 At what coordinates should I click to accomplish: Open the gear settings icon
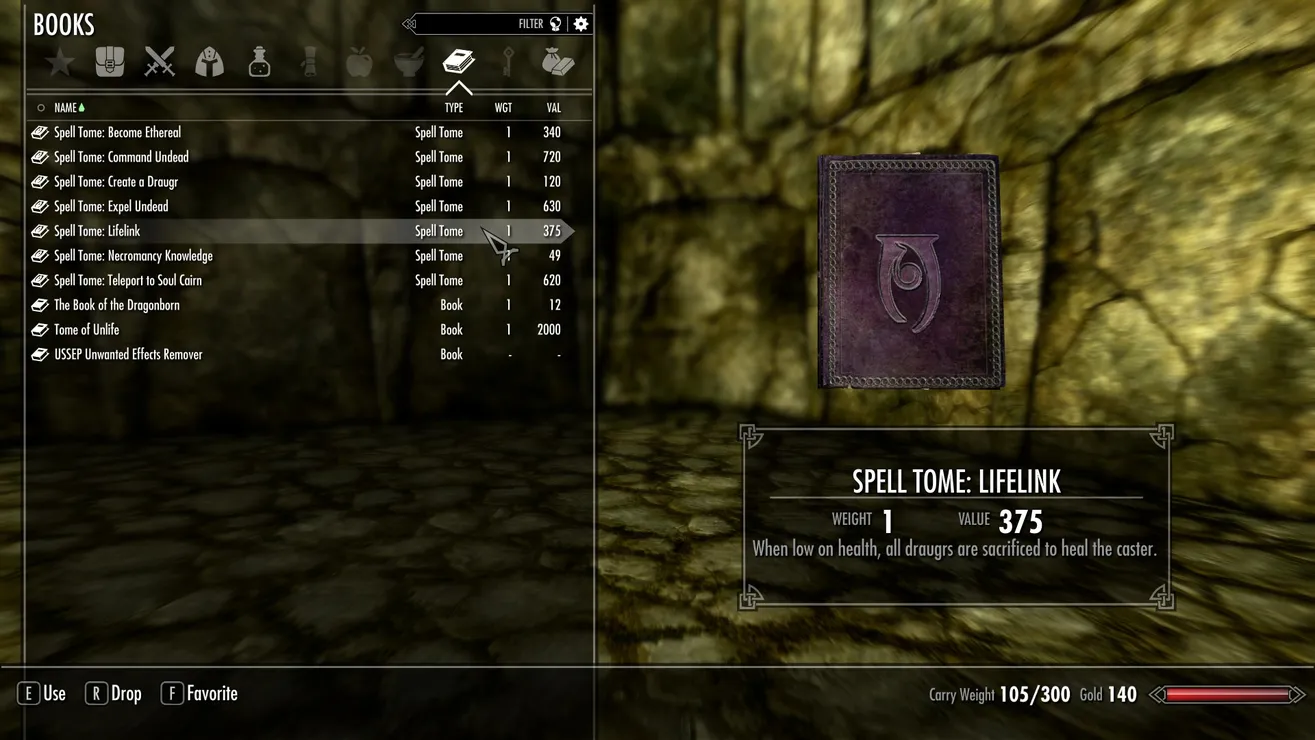(581, 24)
